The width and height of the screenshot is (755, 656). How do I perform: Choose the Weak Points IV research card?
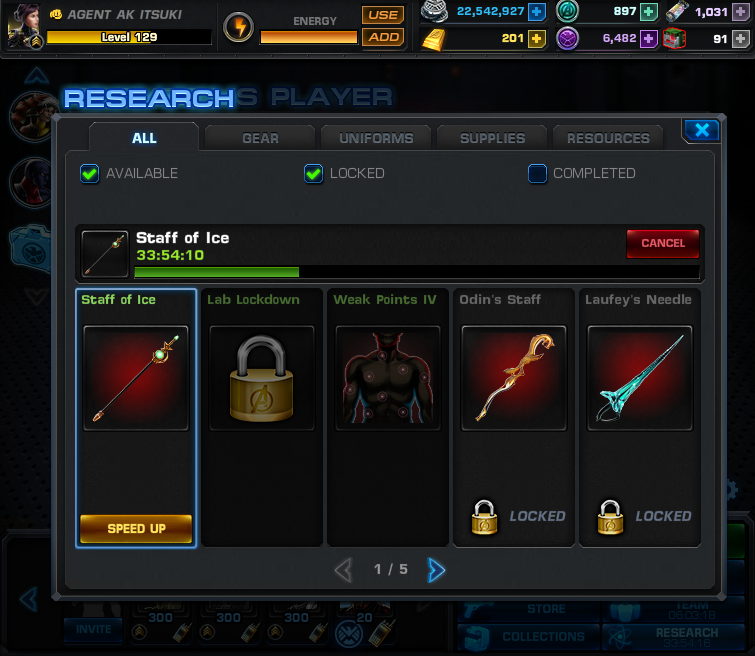[388, 417]
